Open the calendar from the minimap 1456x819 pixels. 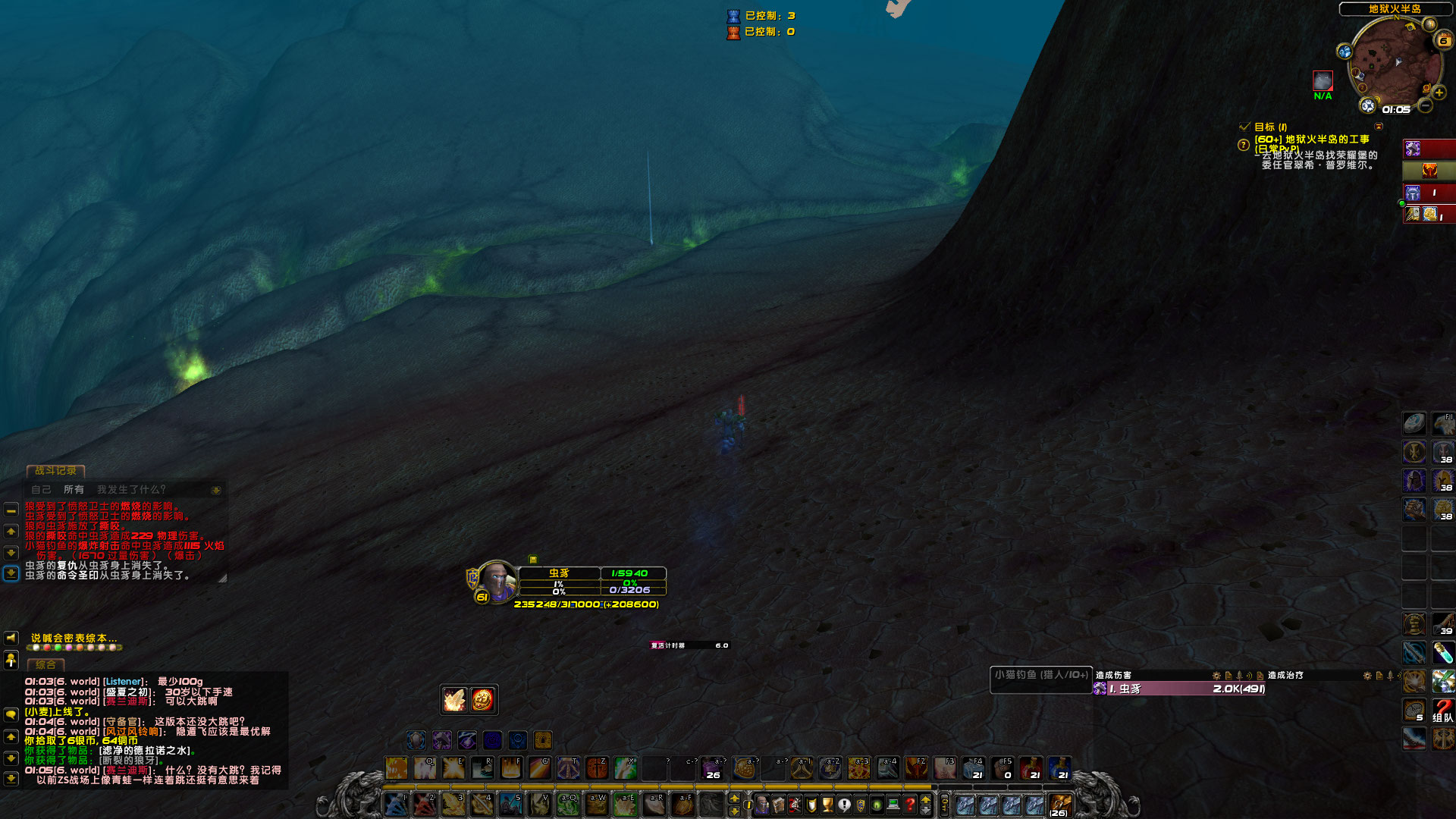(x=1443, y=40)
